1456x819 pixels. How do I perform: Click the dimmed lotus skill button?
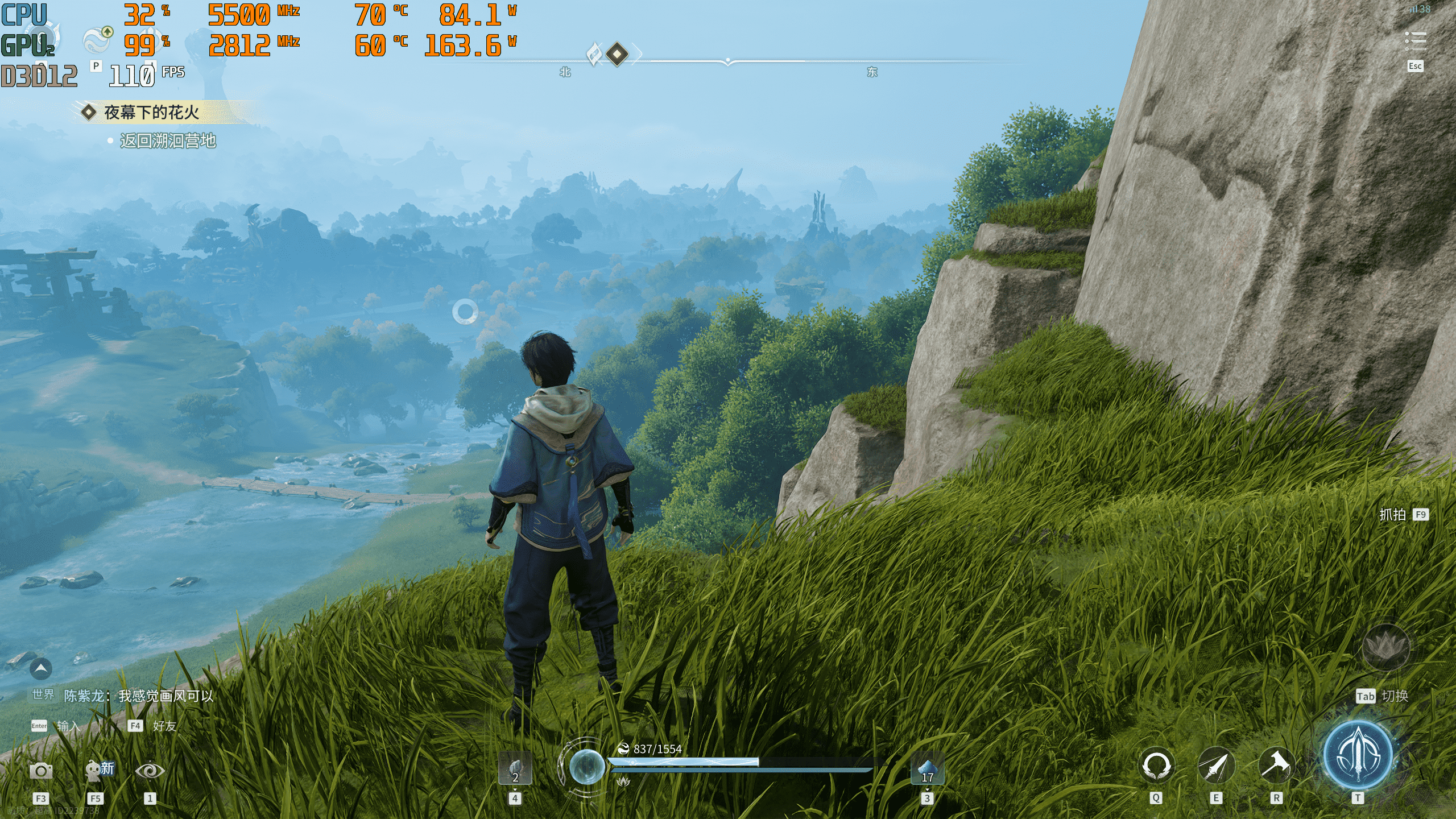1385,647
